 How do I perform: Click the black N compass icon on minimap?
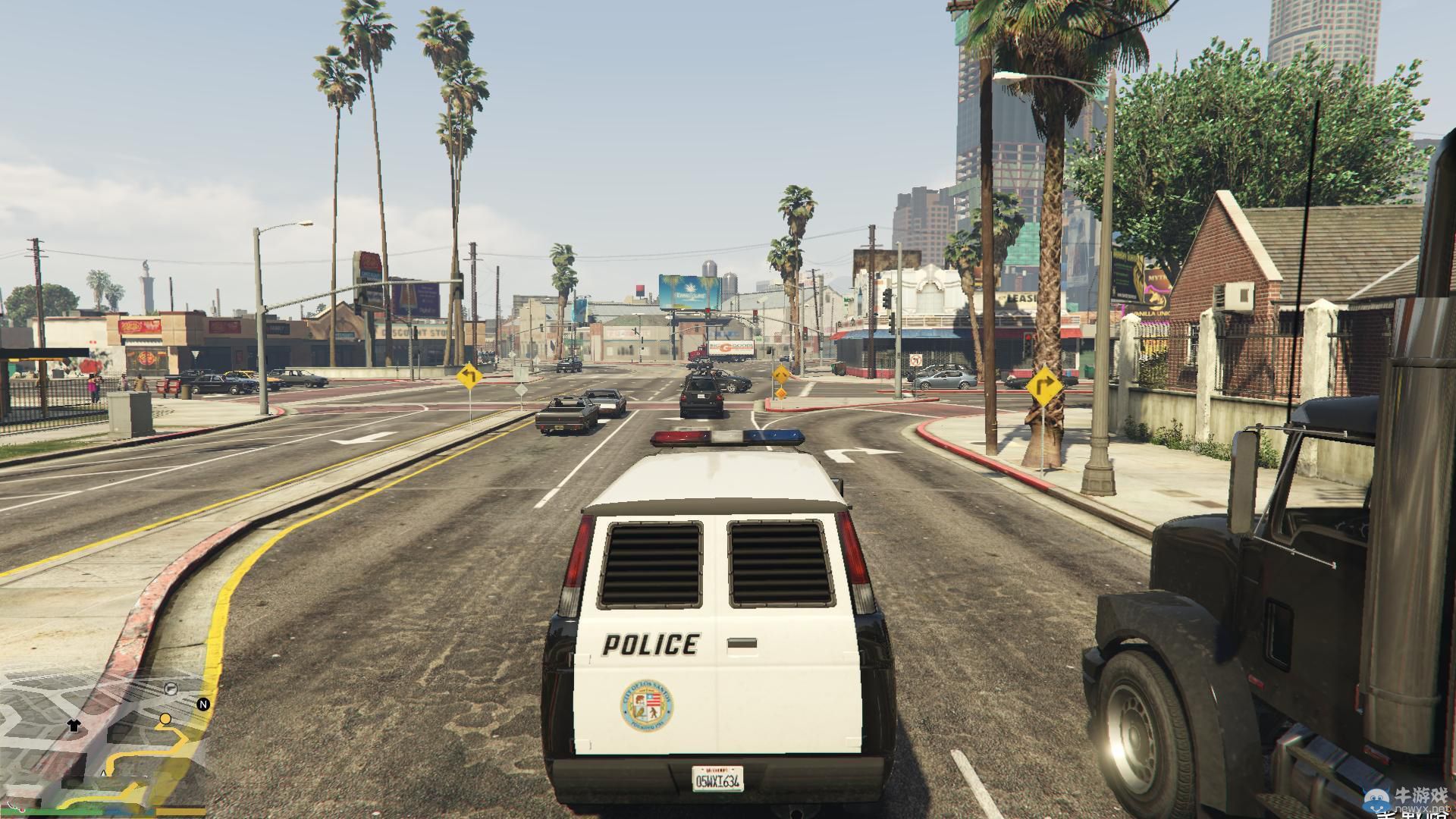click(x=202, y=704)
